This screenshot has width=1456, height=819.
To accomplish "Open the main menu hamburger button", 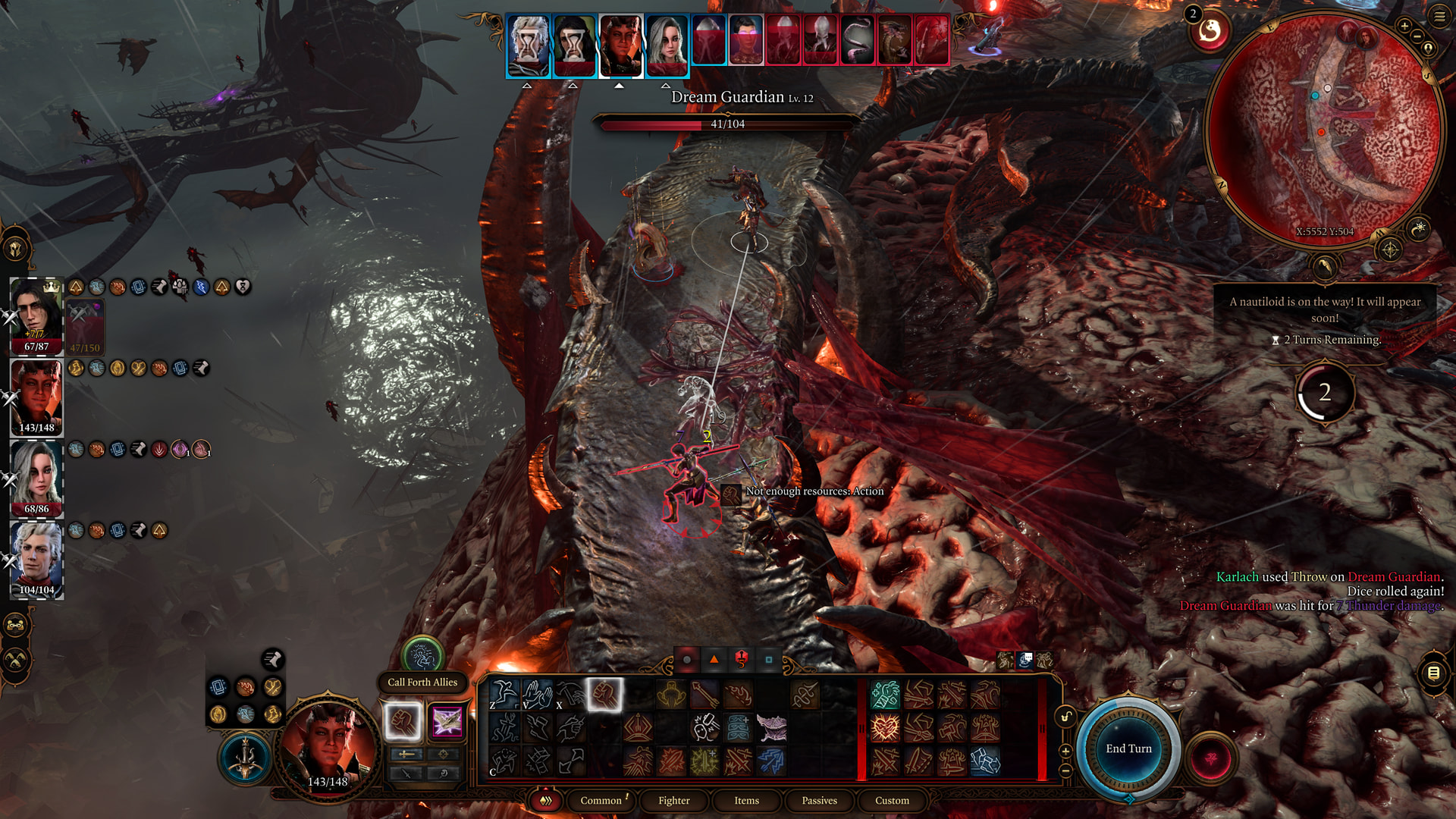I will 1439,16.
